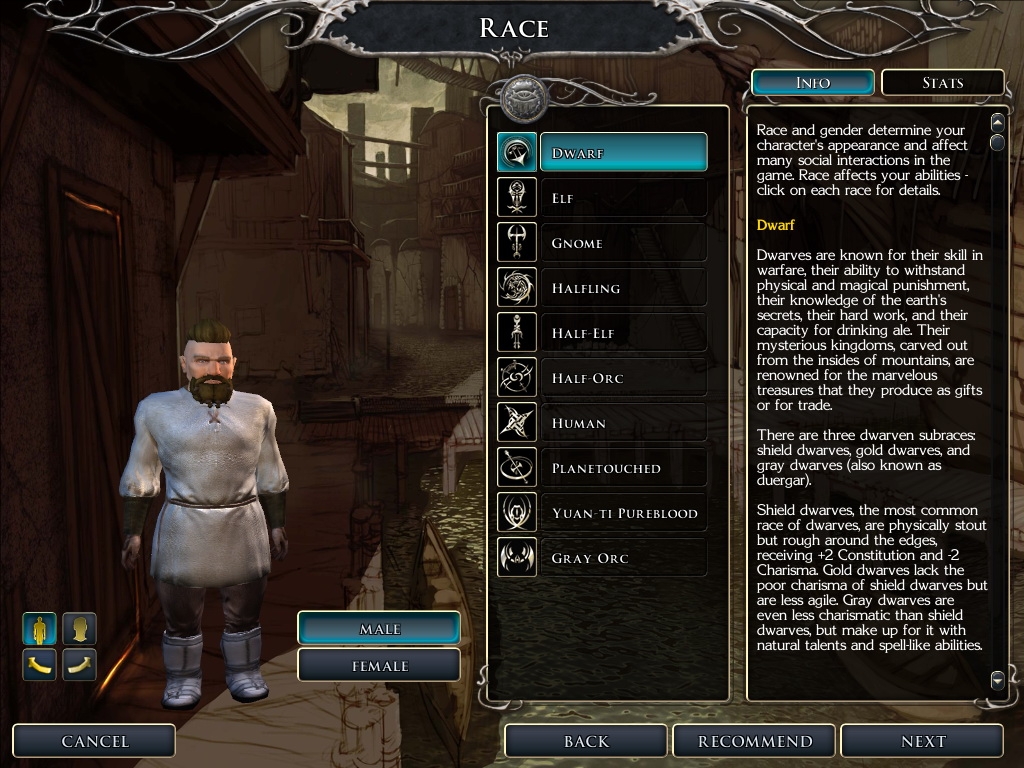This screenshot has height=768, width=1024.
Task: Choose Elf from the race list
Action: [x=622, y=198]
